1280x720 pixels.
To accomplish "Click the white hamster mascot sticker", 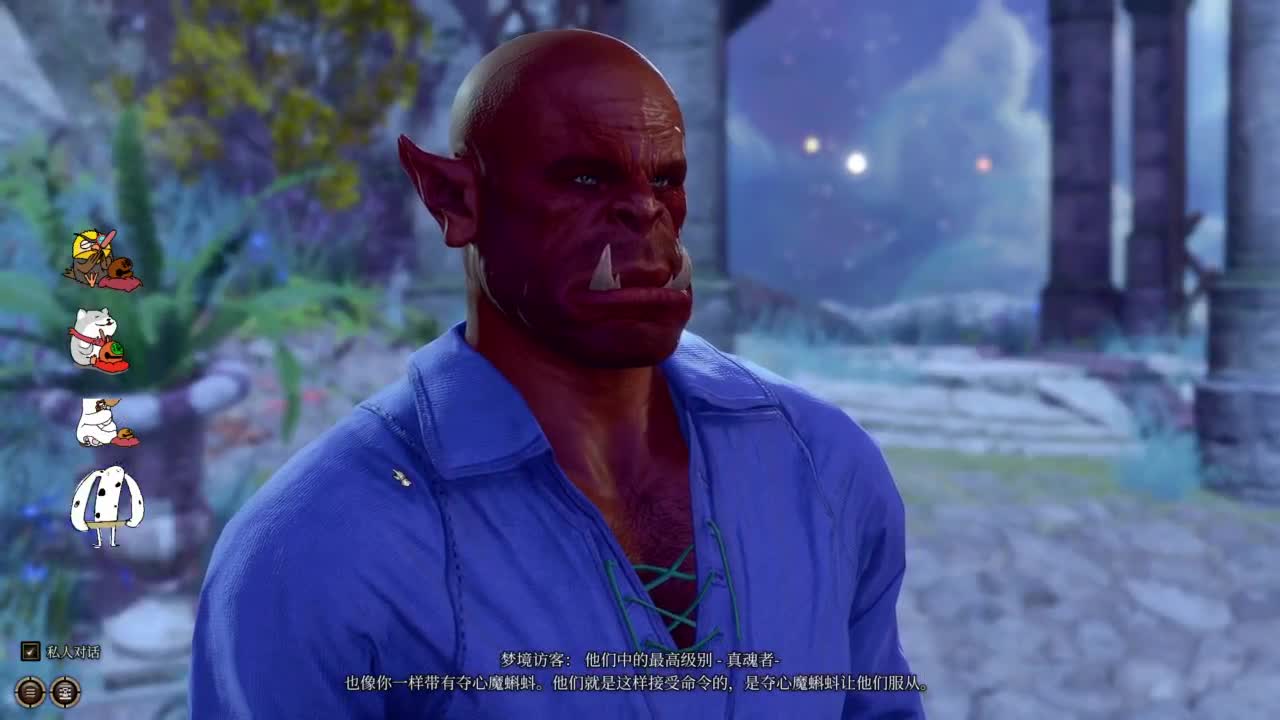I will coord(100,335).
